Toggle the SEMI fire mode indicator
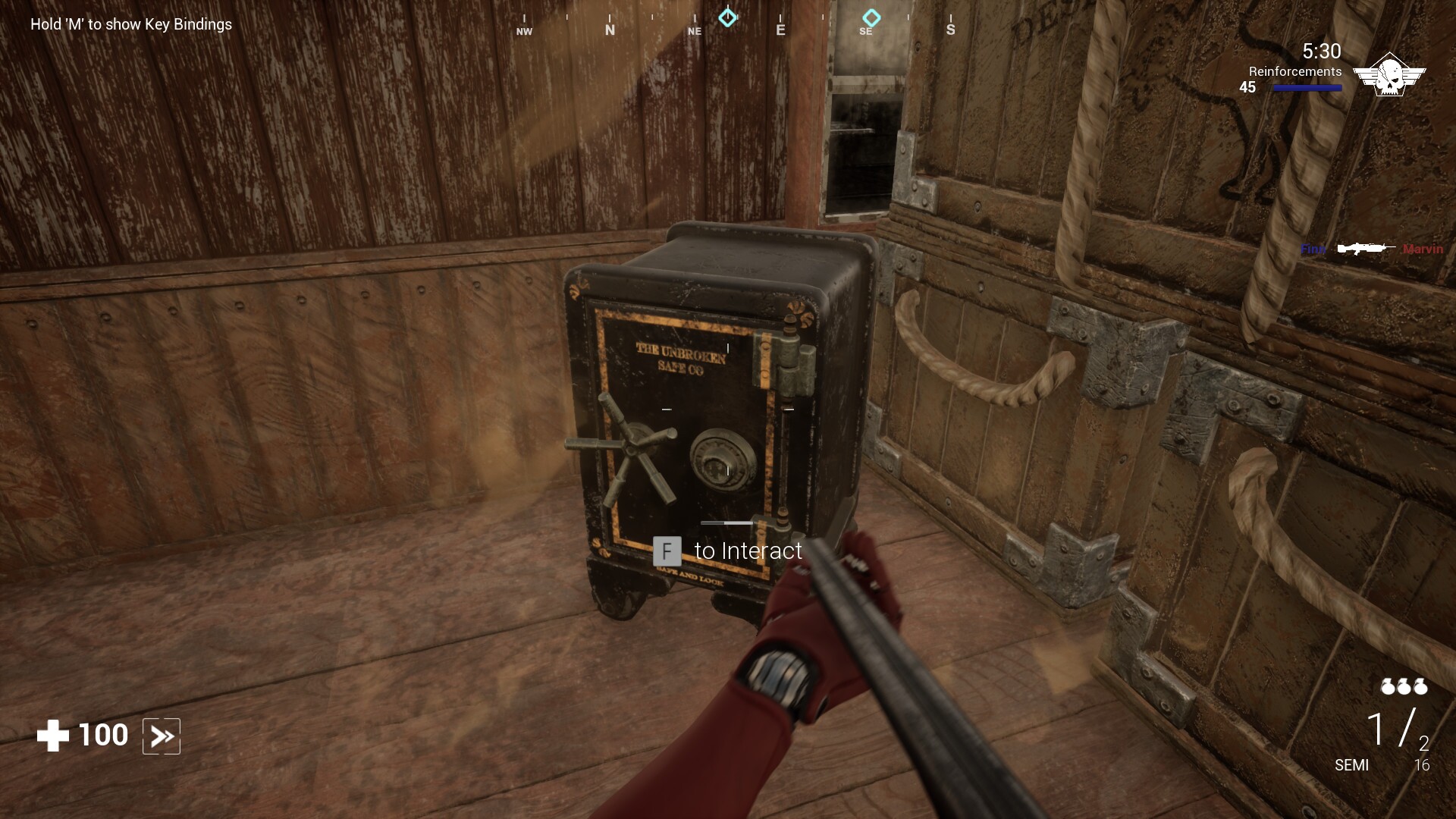The width and height of the screenshot is (1456, 819). tap(1354, 766)
